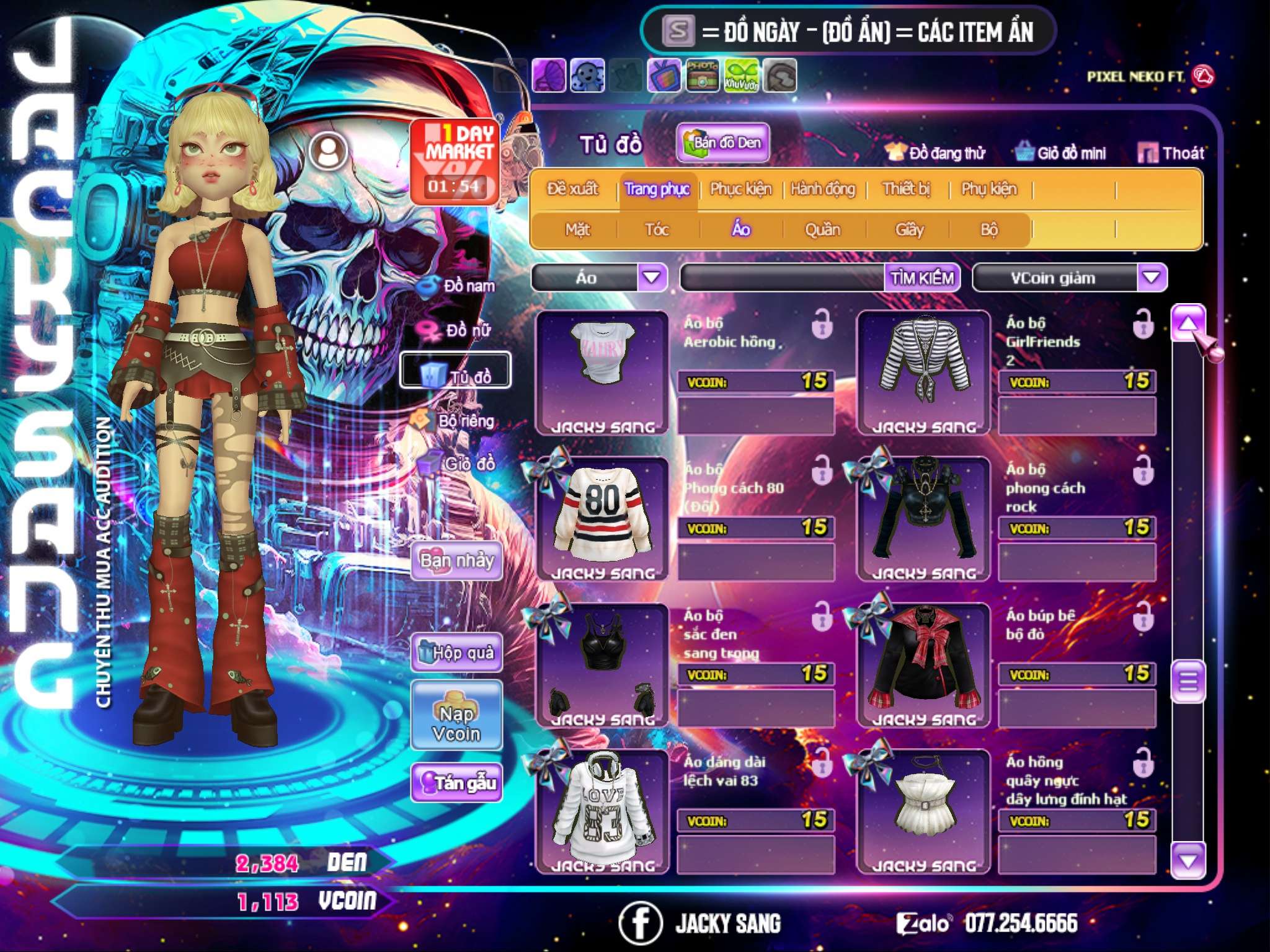Switch to the Phục kiện tab
This screenshot has height=952, width=1270.
741,188
